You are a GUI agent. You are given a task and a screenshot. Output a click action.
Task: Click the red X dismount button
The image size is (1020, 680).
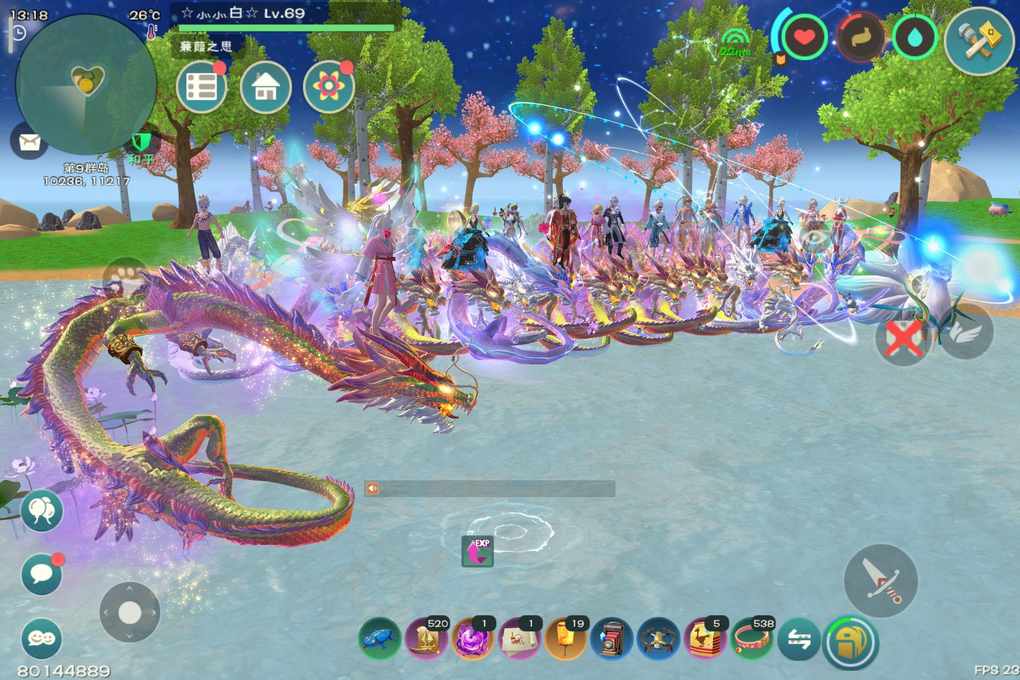tap(903, 337)
